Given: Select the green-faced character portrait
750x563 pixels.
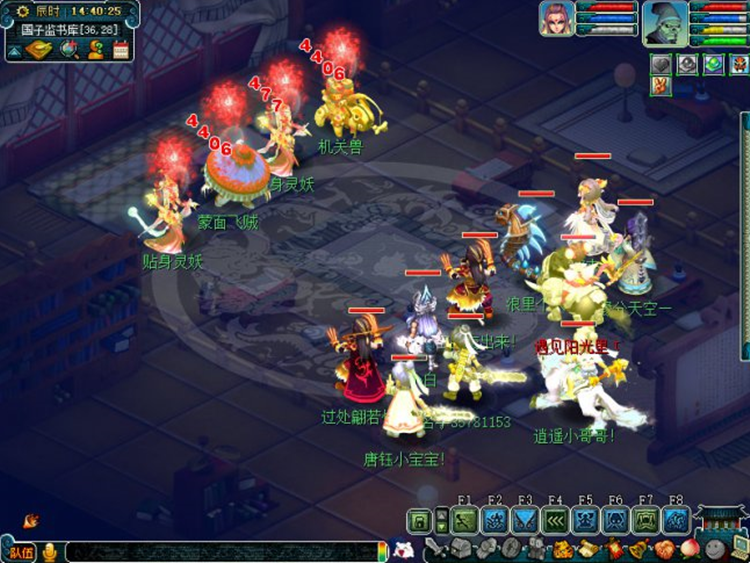Looking at the screenshot, I should 665,20.
